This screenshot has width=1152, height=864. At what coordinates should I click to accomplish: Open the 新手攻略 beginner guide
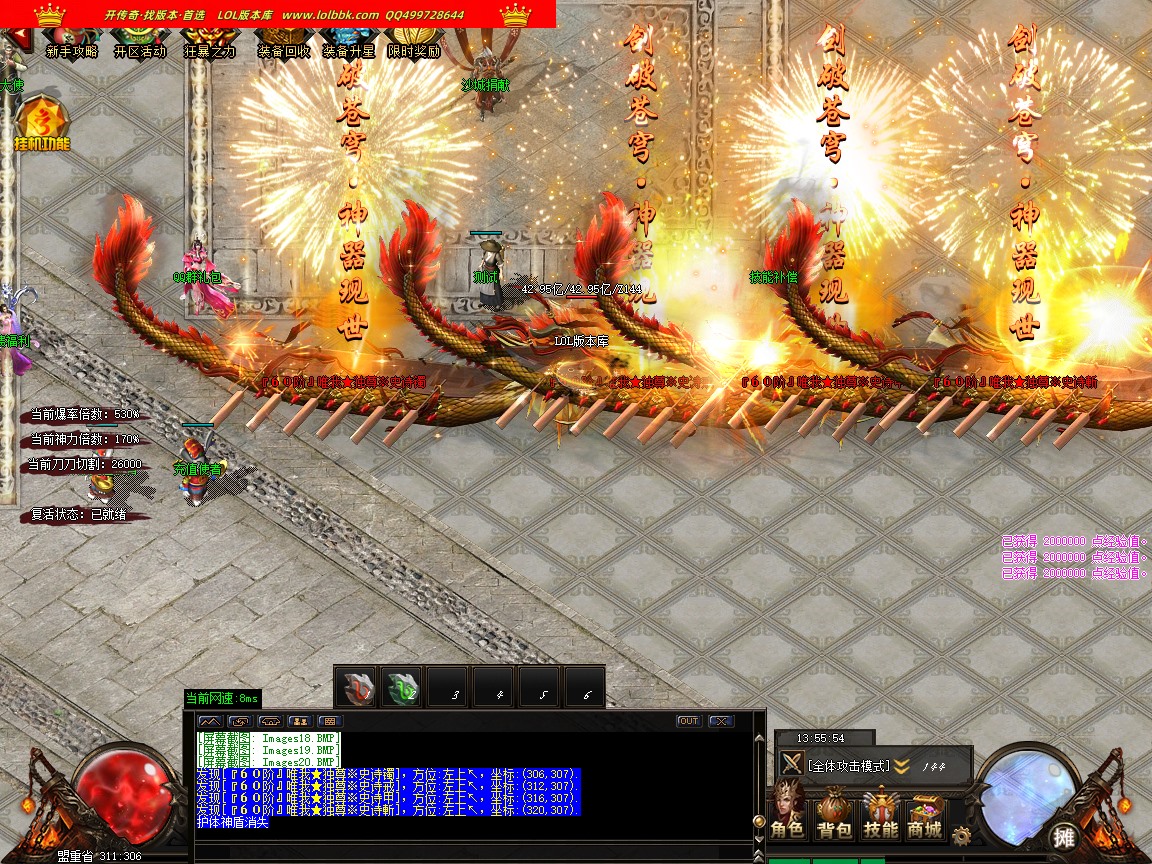click(72, 43)
